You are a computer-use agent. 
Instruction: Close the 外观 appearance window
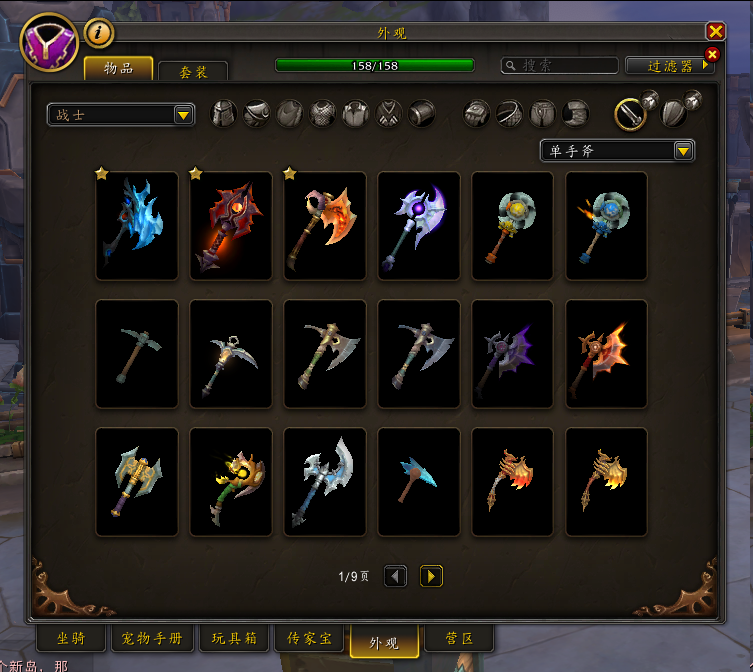715,32
